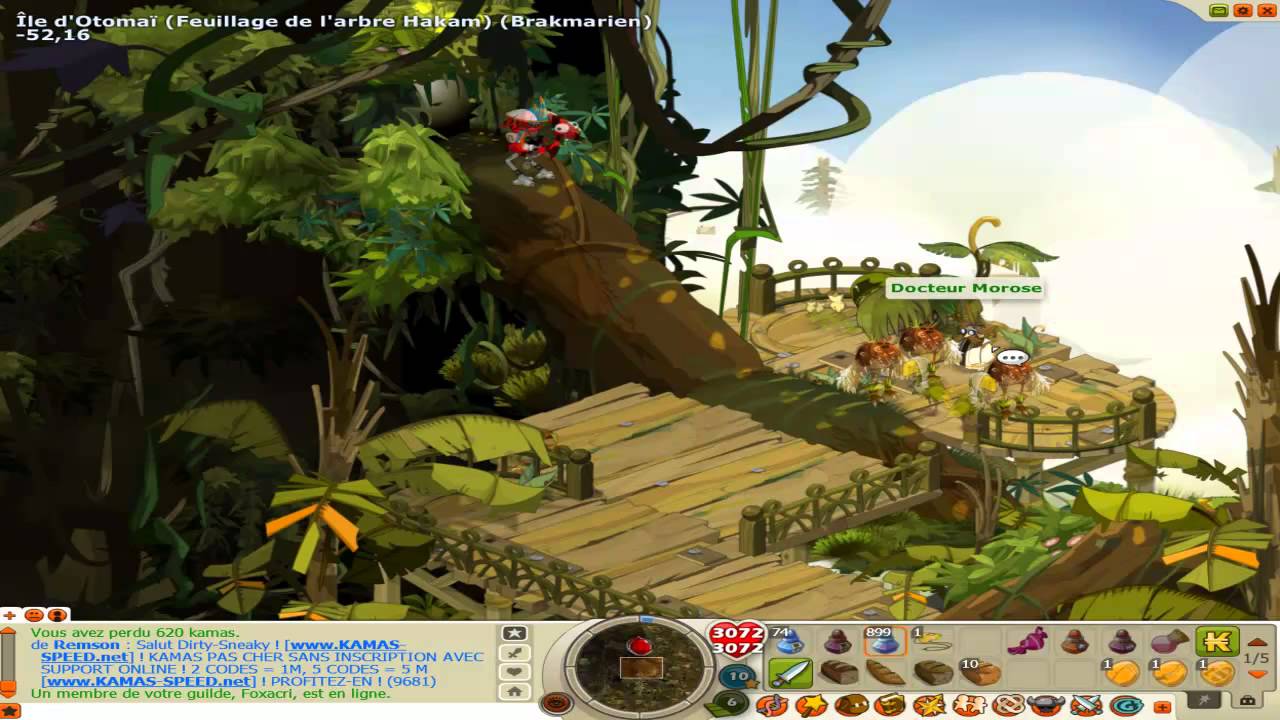1280x720 pixels.
Task: Click the green Kamas K icon
Action: coord(1217,642)
